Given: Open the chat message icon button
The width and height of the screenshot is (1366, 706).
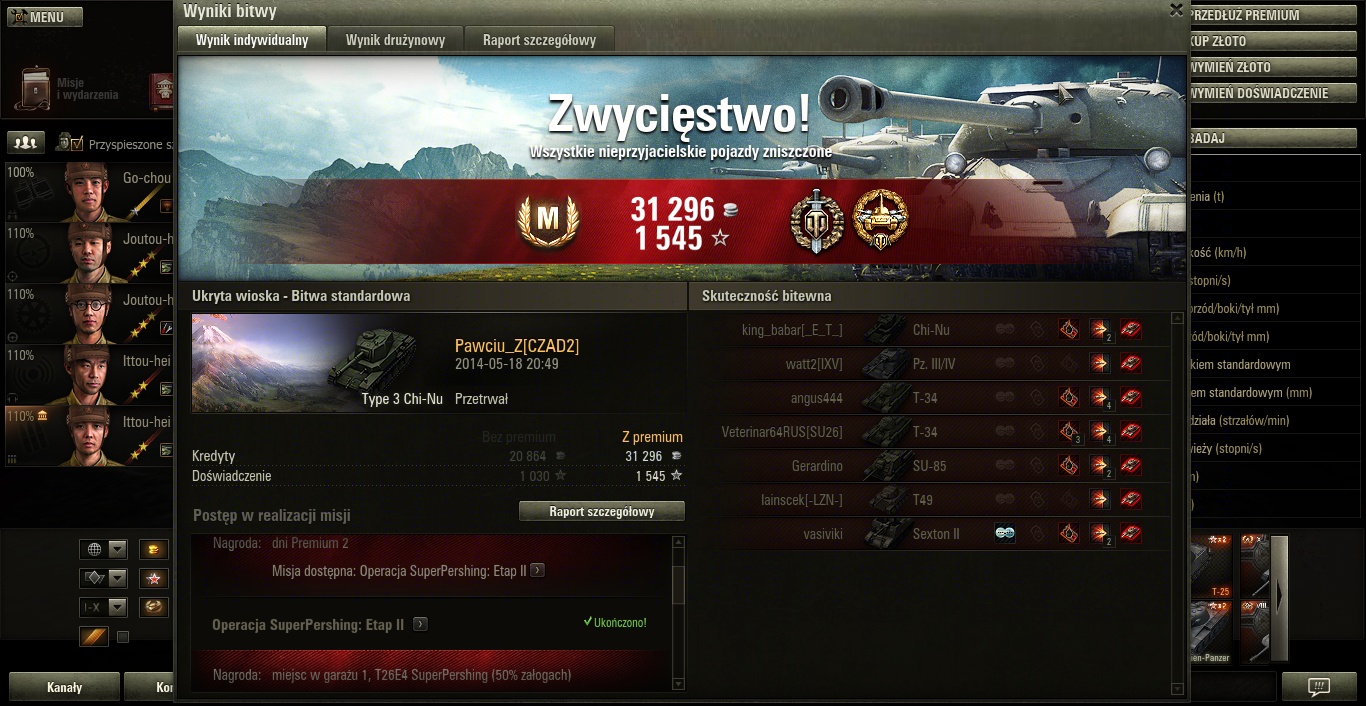Looking at the screenshot, I should [1319, 687].
